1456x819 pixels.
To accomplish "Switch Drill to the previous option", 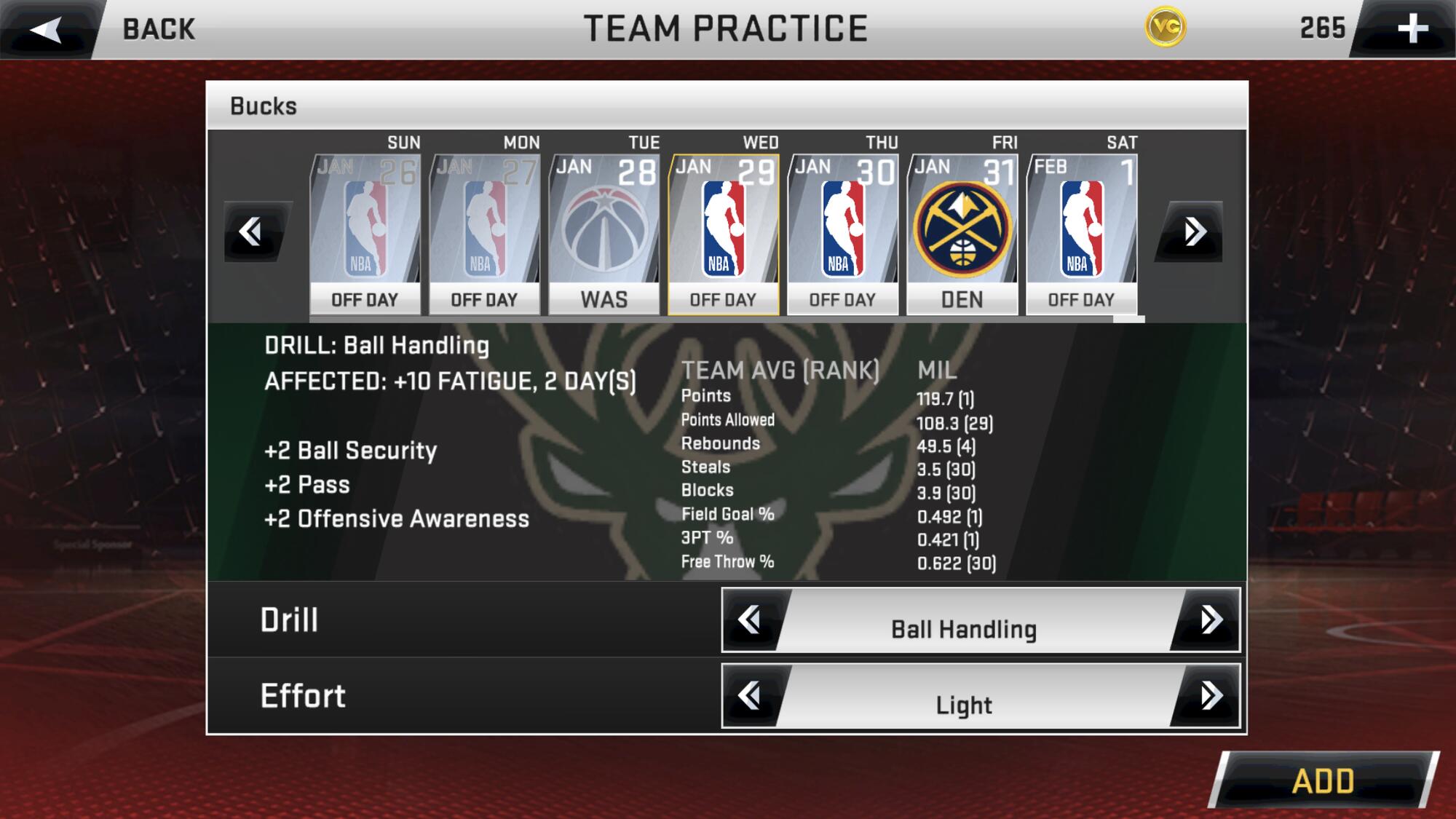I will pyautogui.click(x=750, y=620).
